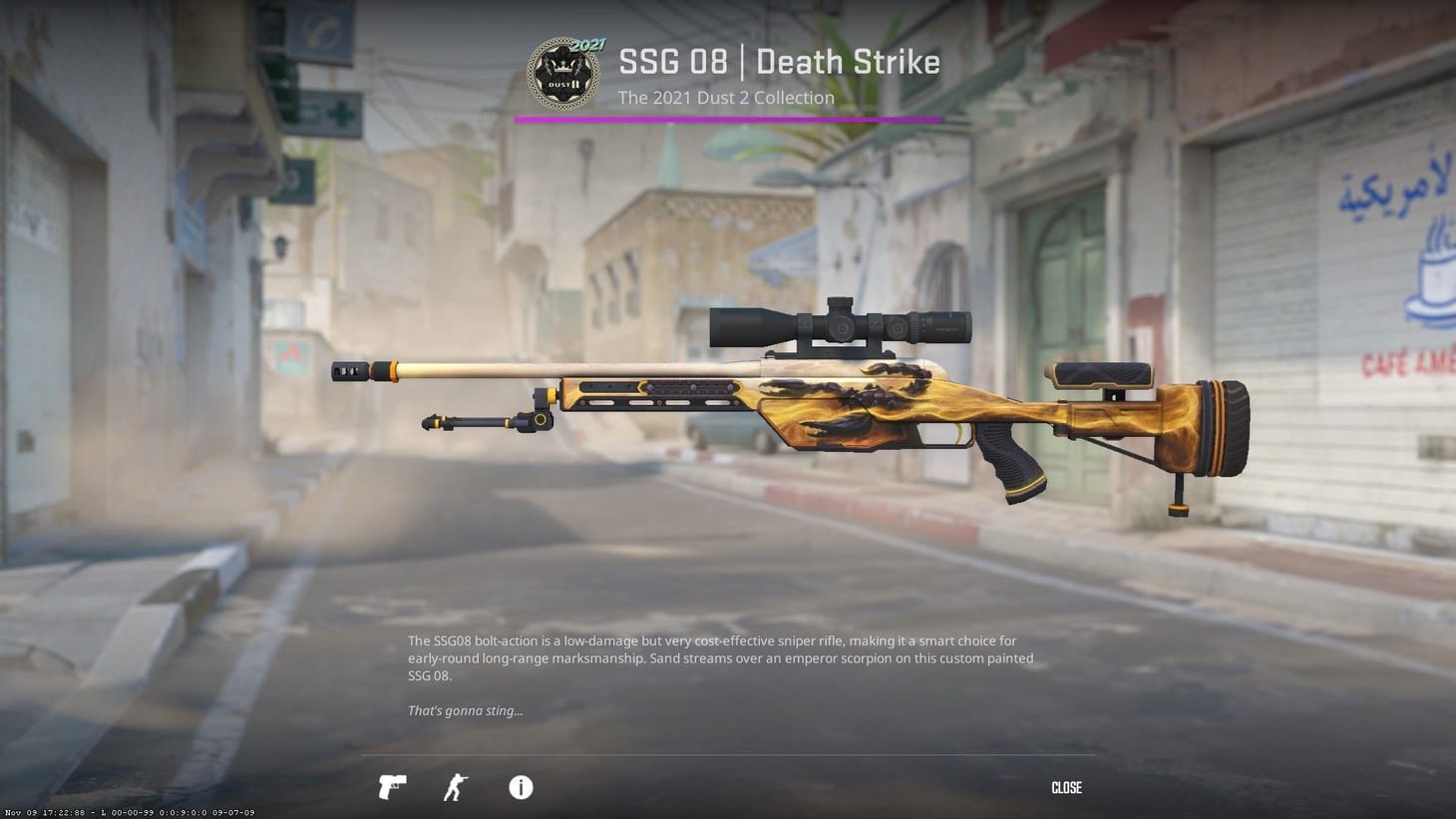
Task: Click the 2021 Dust 2 Collection badge
Action: (x=562, y=72)
